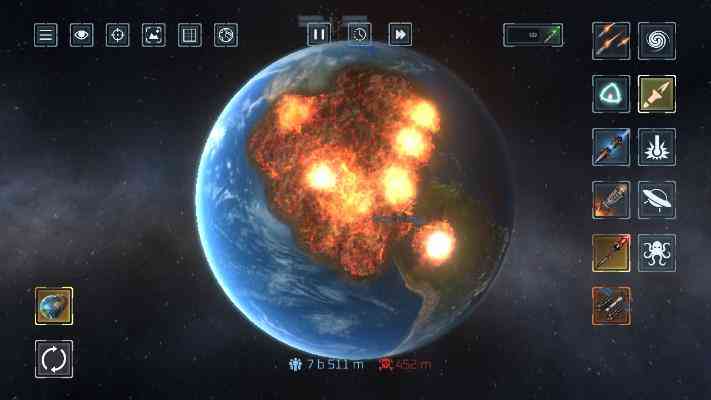Activate the crosshair targeting button
Screen dimensions: 711x400
pos(117,35)
